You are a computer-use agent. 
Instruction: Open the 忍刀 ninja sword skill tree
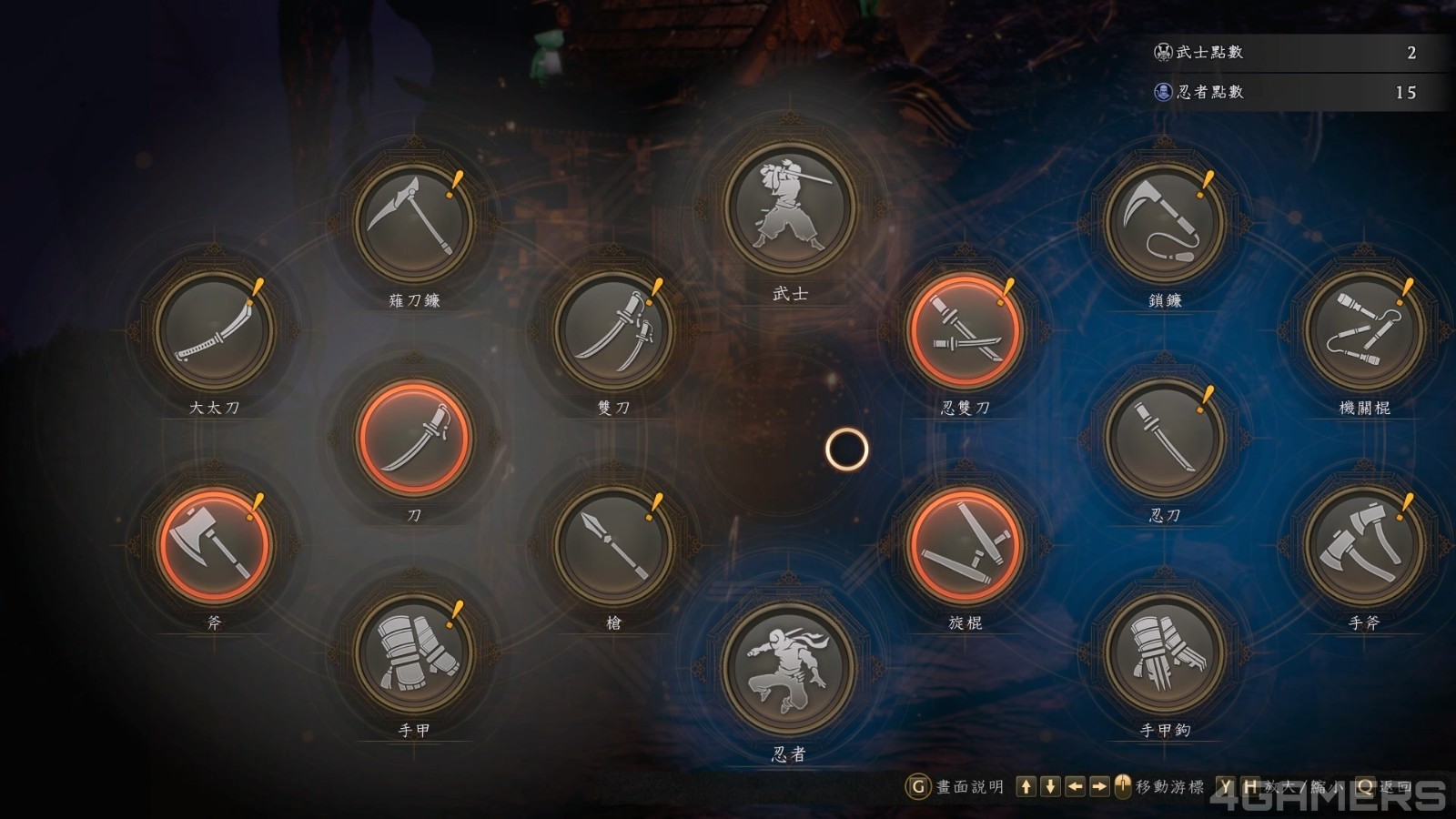(x=1165, y=438)
